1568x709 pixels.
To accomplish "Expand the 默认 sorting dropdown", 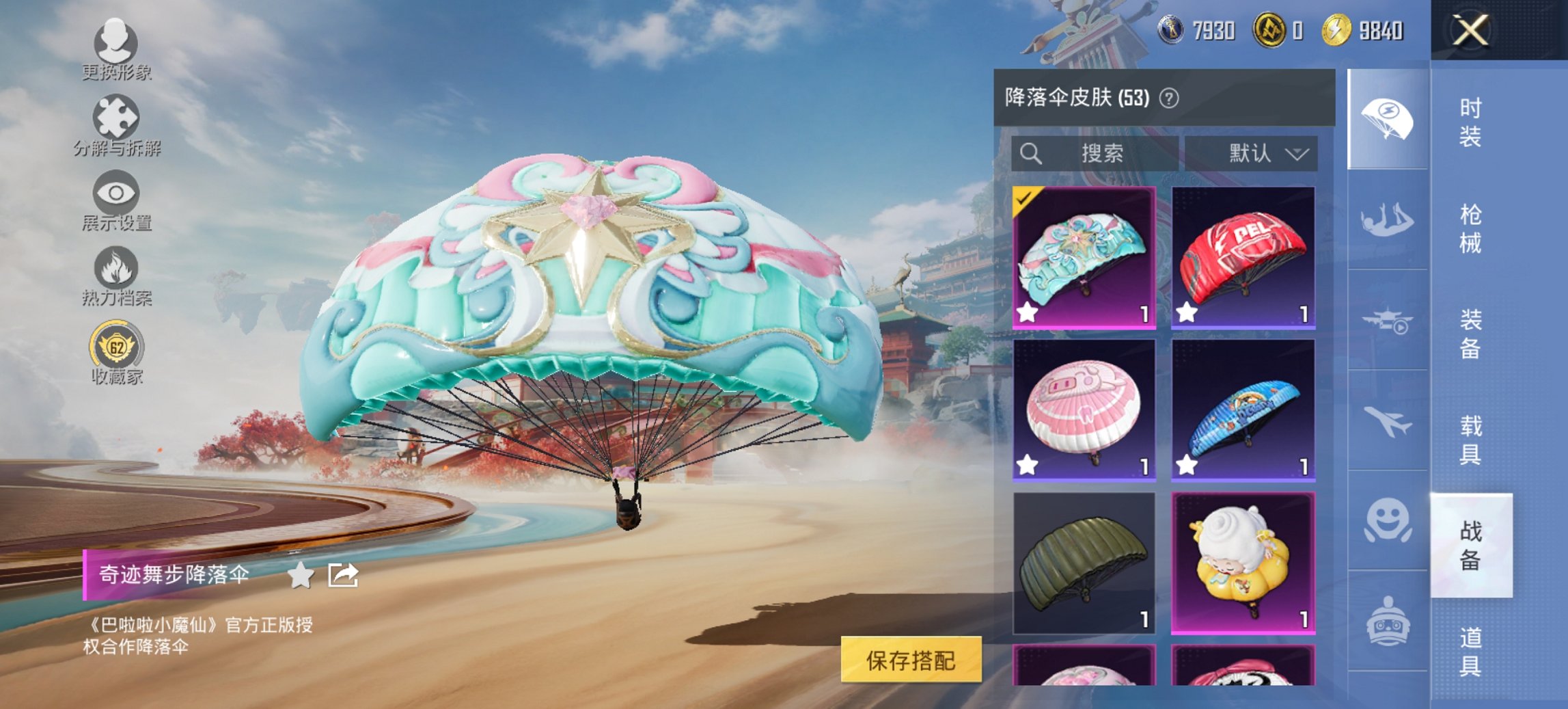I will [1265, 153].
